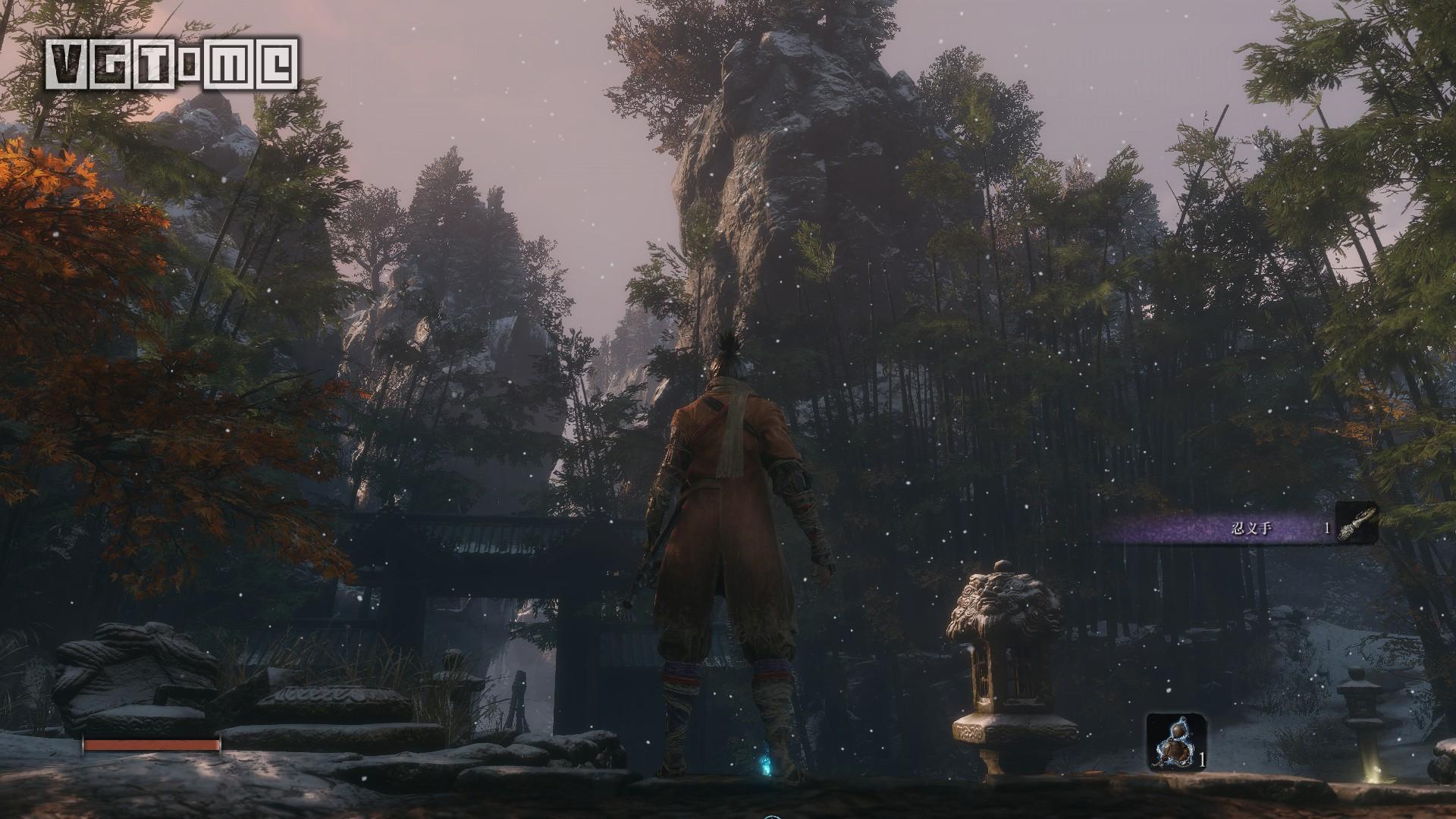Select the healing gourd item slot
Viewport: 1456px width, 819px height.
[1175, 742]
